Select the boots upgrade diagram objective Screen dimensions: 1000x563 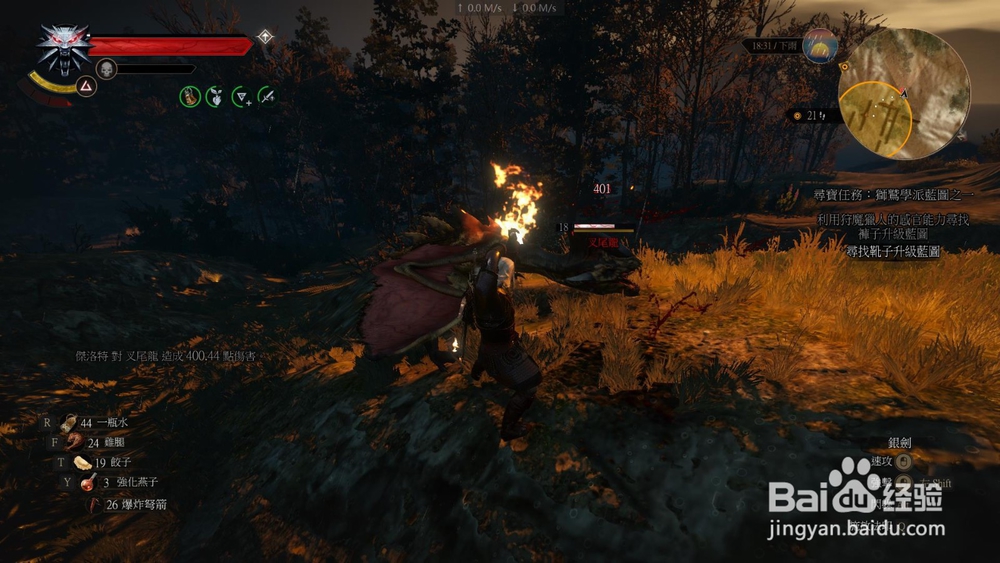pyautogui.click(x=892, y=252)
